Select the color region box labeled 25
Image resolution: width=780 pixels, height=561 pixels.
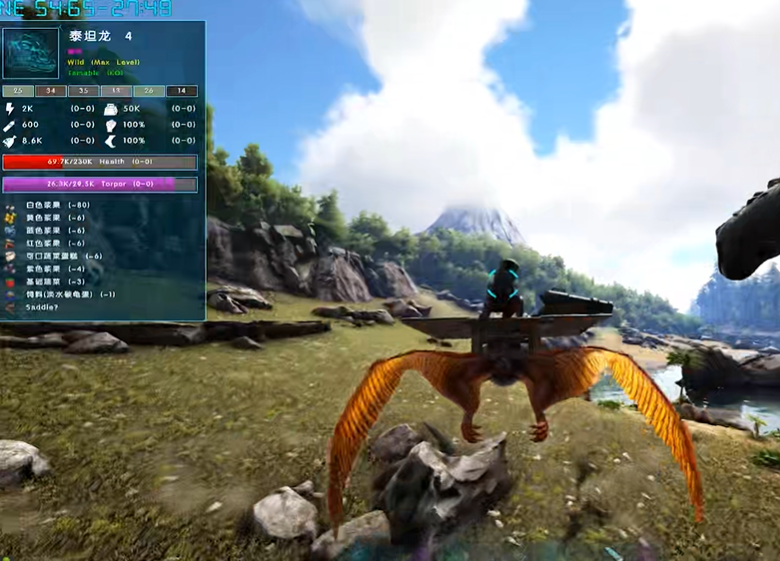18,91
